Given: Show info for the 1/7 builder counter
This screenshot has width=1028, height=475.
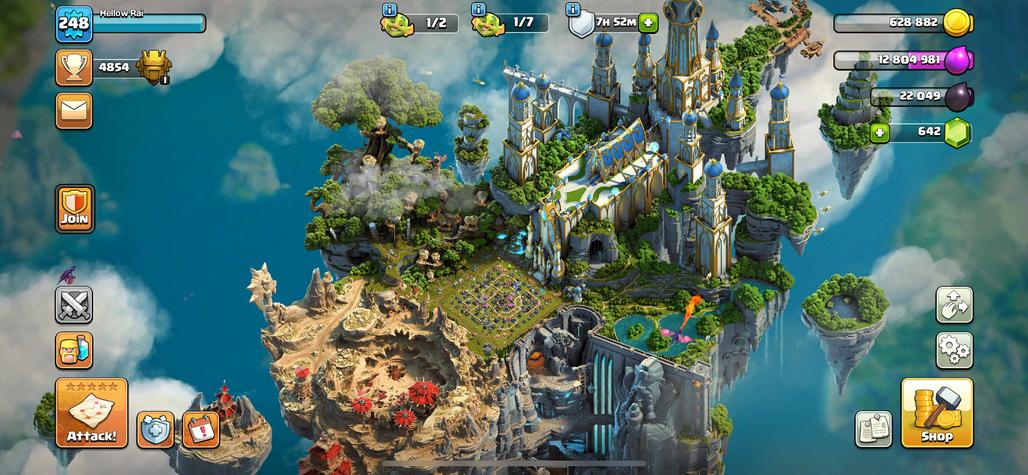Looking at the screenshot, I should (x=478, y=9).
